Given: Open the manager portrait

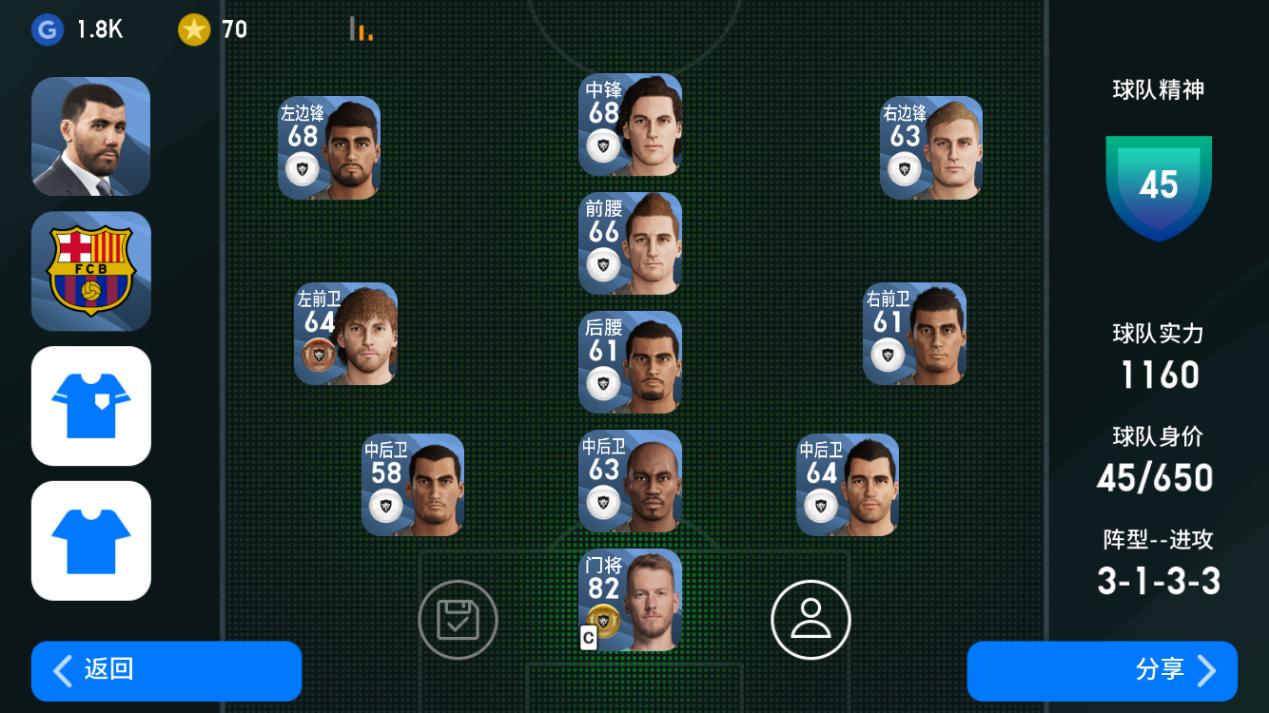Looking at the screenshot, I should [91, 136].
